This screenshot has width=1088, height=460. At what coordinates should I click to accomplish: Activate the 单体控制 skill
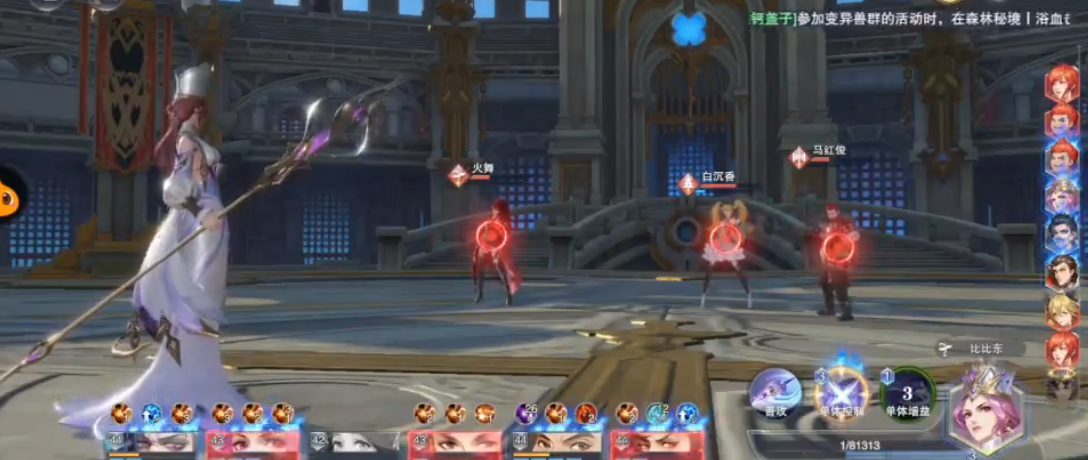pos(841,391)
